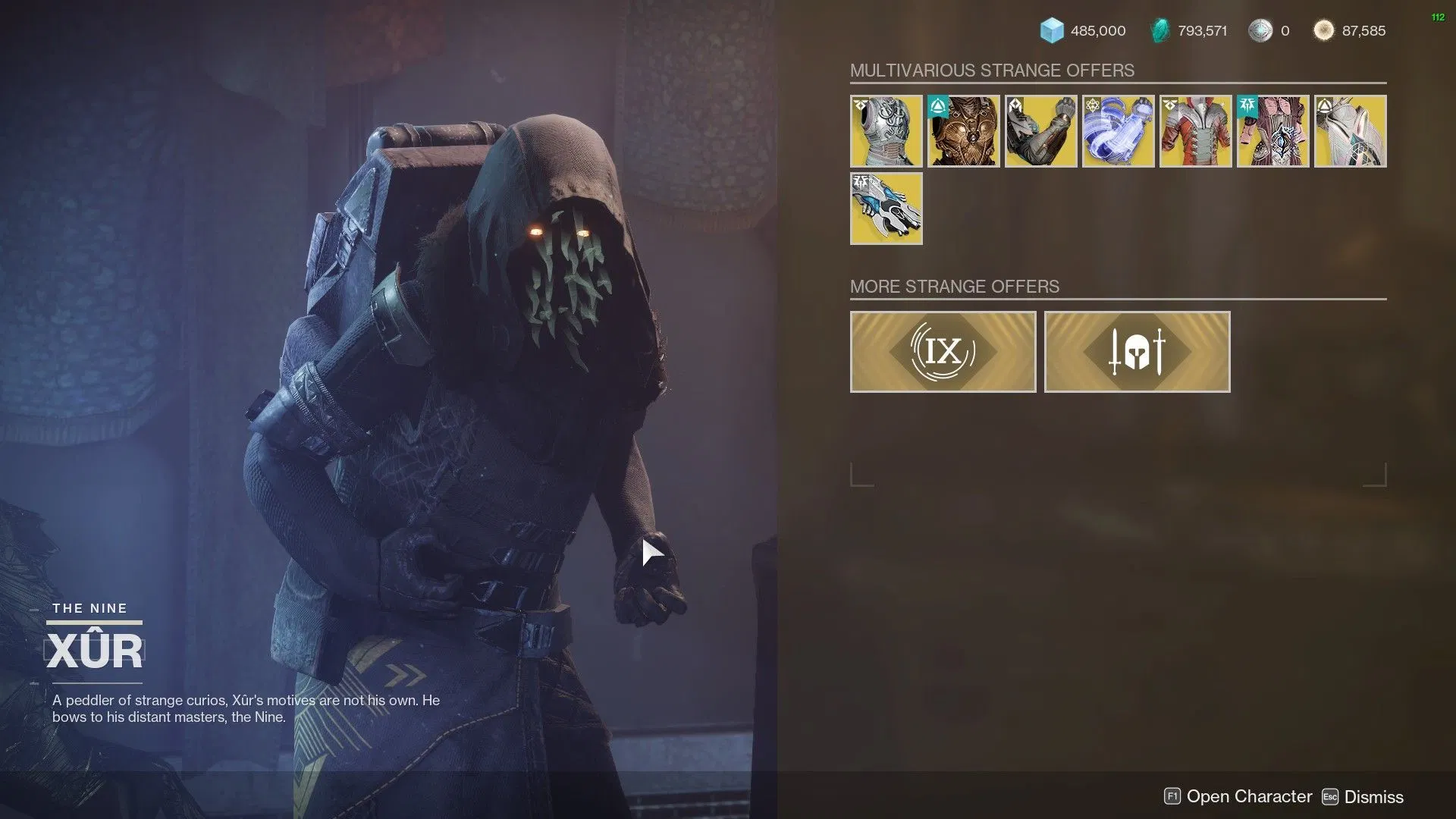Open the helmet-and-swords strange offer
Viewport: 1456px width, 819px height.
(x=1137, y=351)
